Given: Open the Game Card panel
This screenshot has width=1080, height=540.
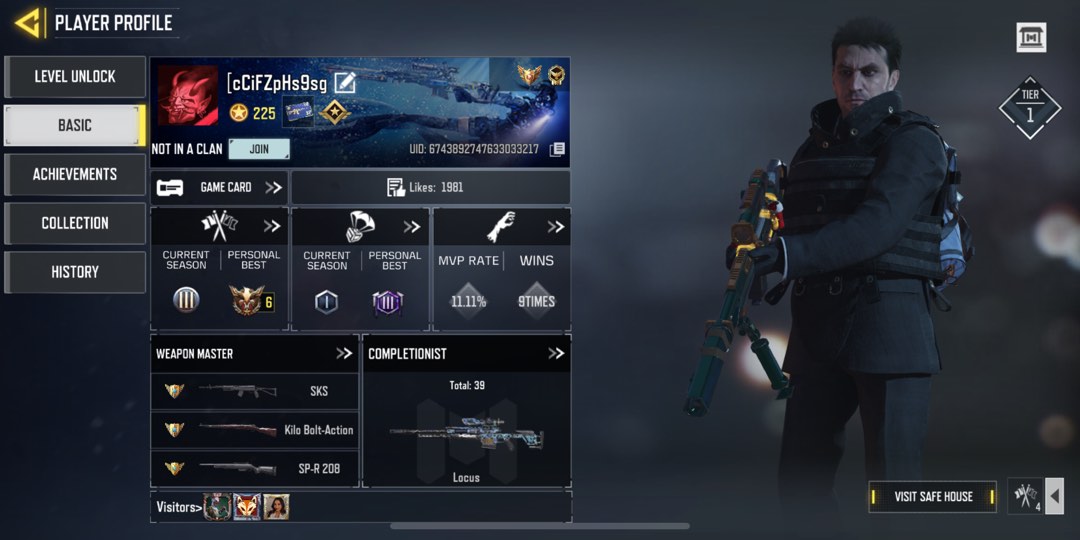Looking at the screenshot, I should pyautogui.click(x=219, y=187).
